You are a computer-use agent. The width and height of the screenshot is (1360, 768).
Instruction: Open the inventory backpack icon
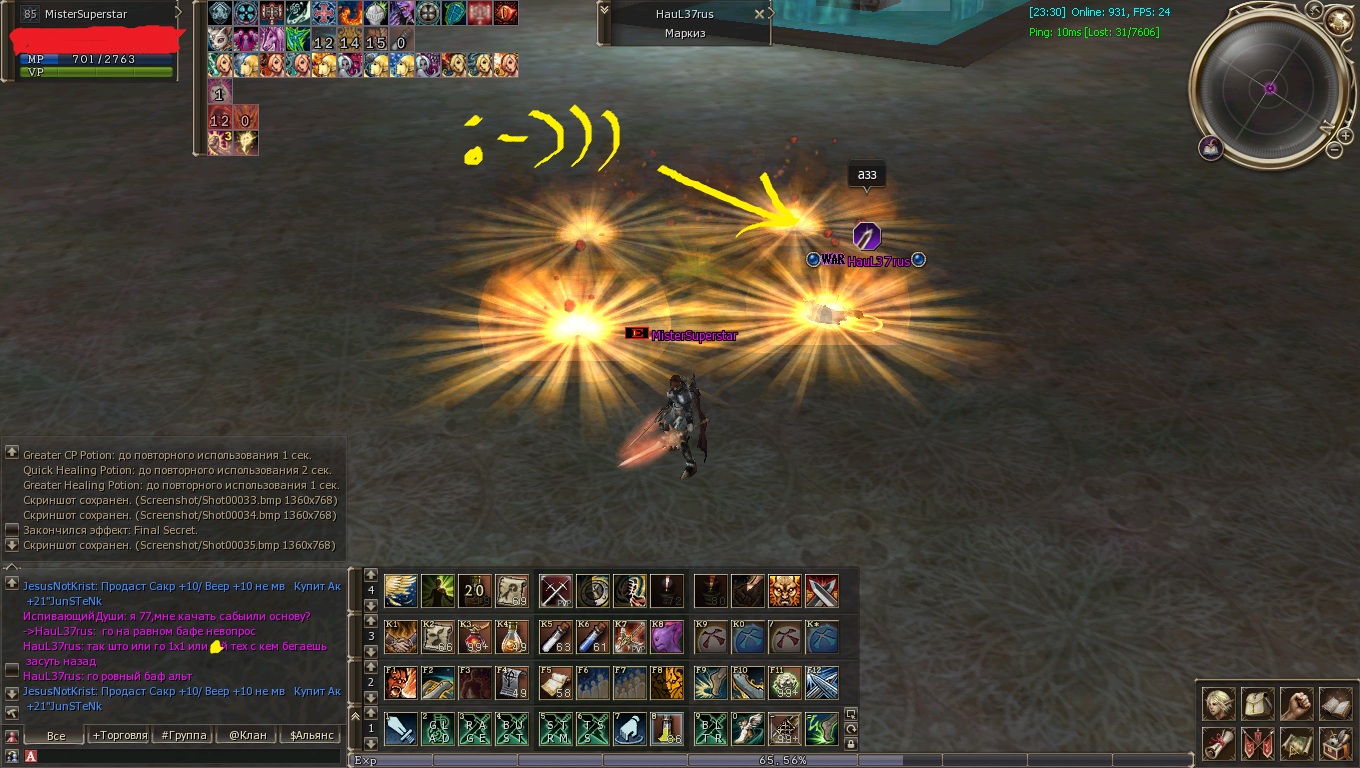[x=1258, y=704]
